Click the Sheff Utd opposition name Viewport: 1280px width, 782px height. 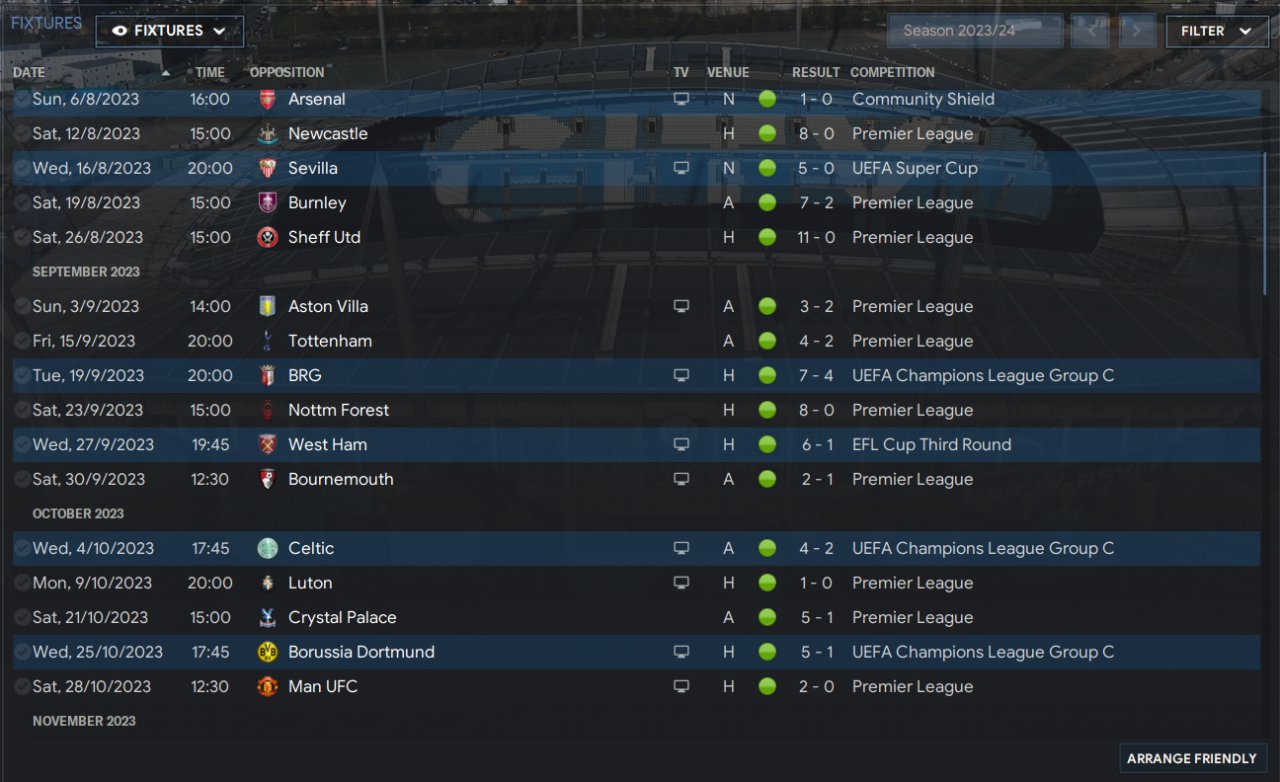(x=324, y=237)
